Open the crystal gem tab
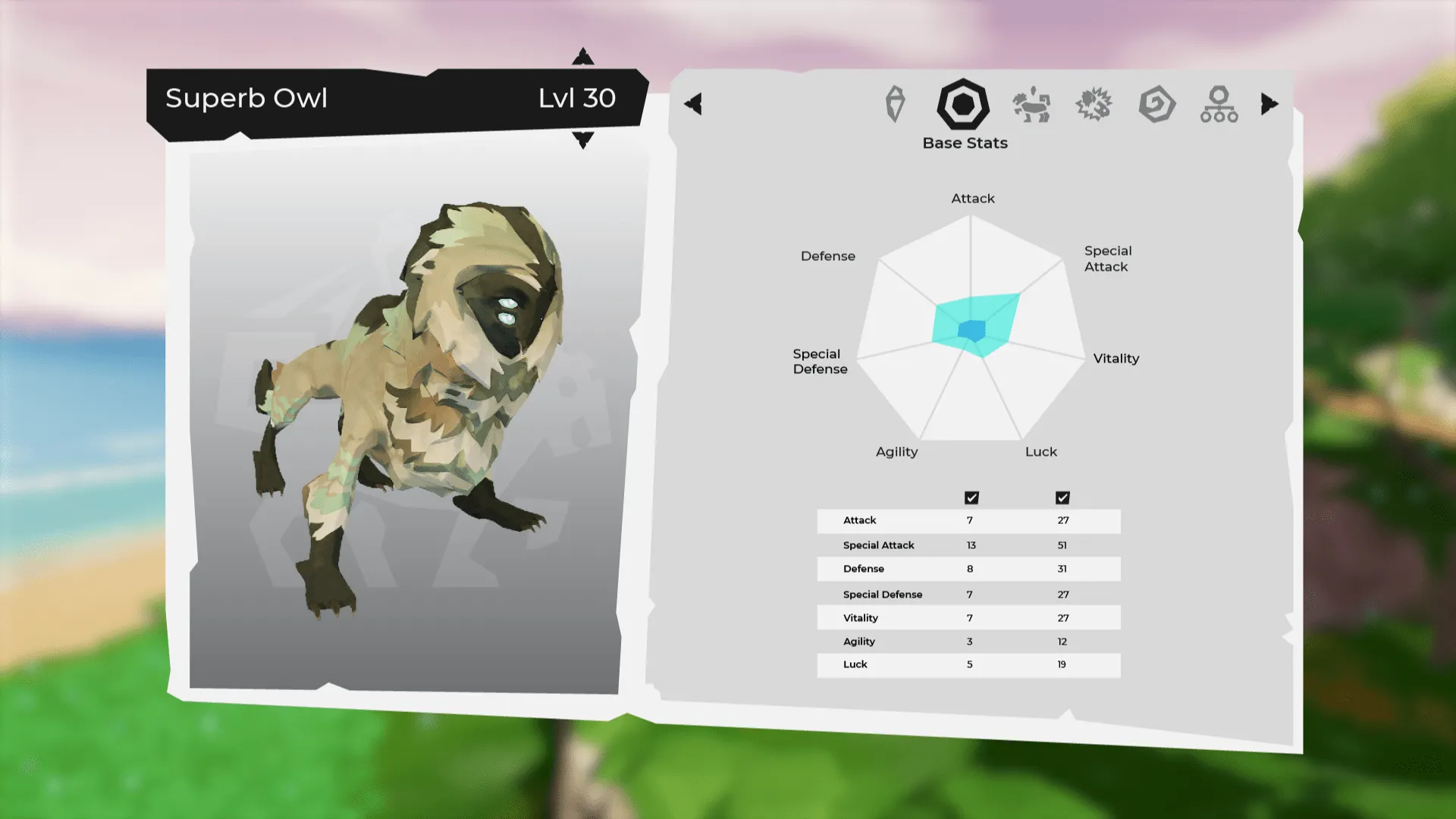Image resolution: width=1456 pixels, height=819 pixels. pyautogui.click(x=895, y=105)
